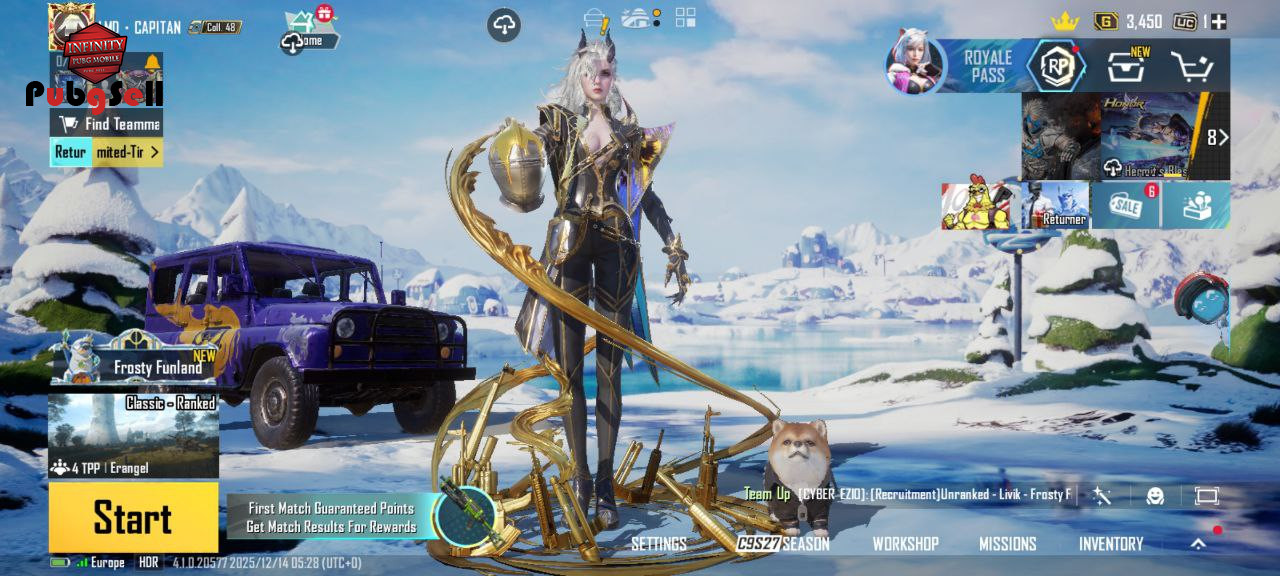The height and width of the screenshot is (576, 1280).
Task: Open the Sale offers icon
Action: pyautogui.click(x=1126, y=205)
